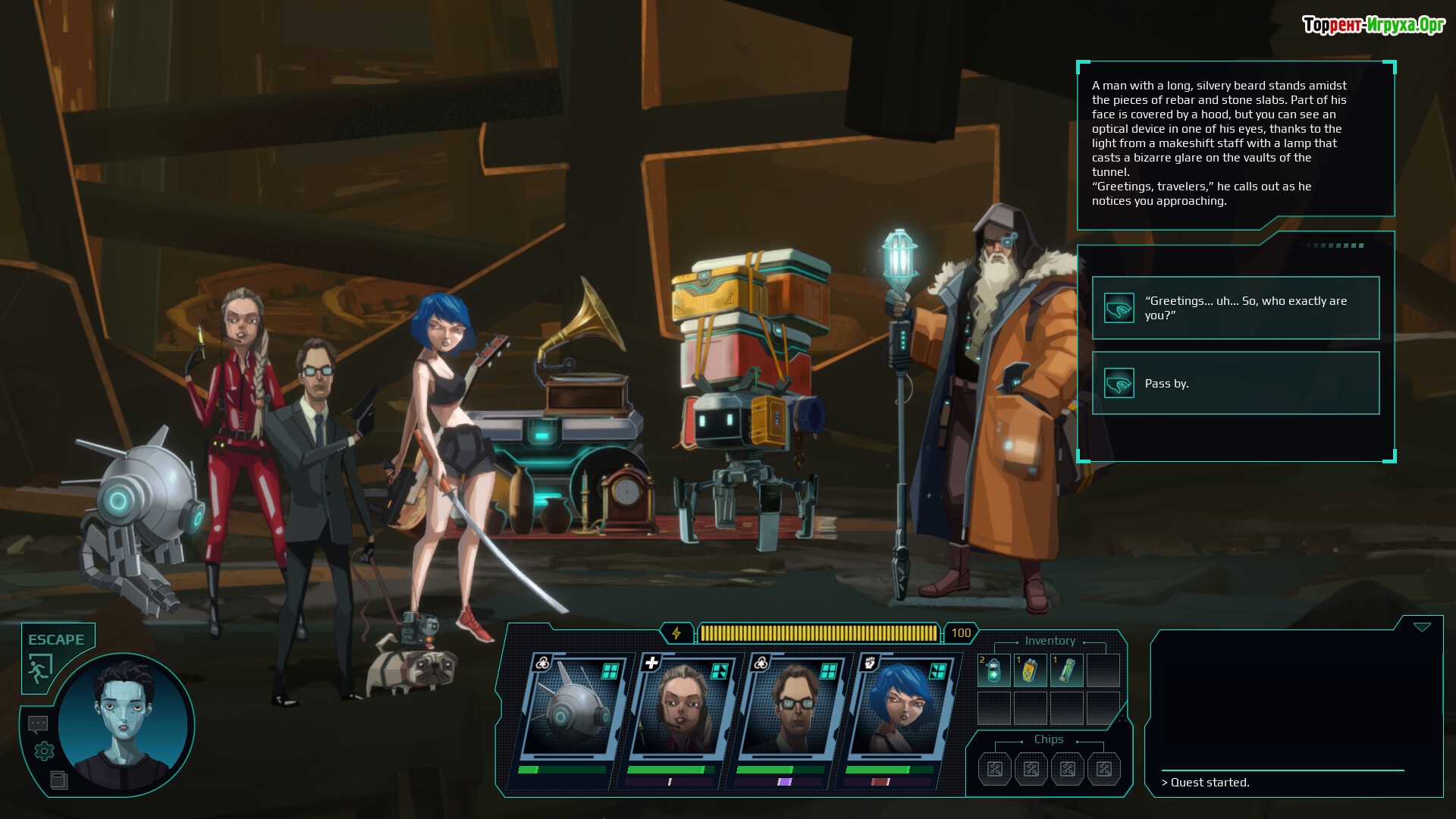Choose the "So, who exactly are you?" reply
The image size is (1456, 819).
point(1235,308)
